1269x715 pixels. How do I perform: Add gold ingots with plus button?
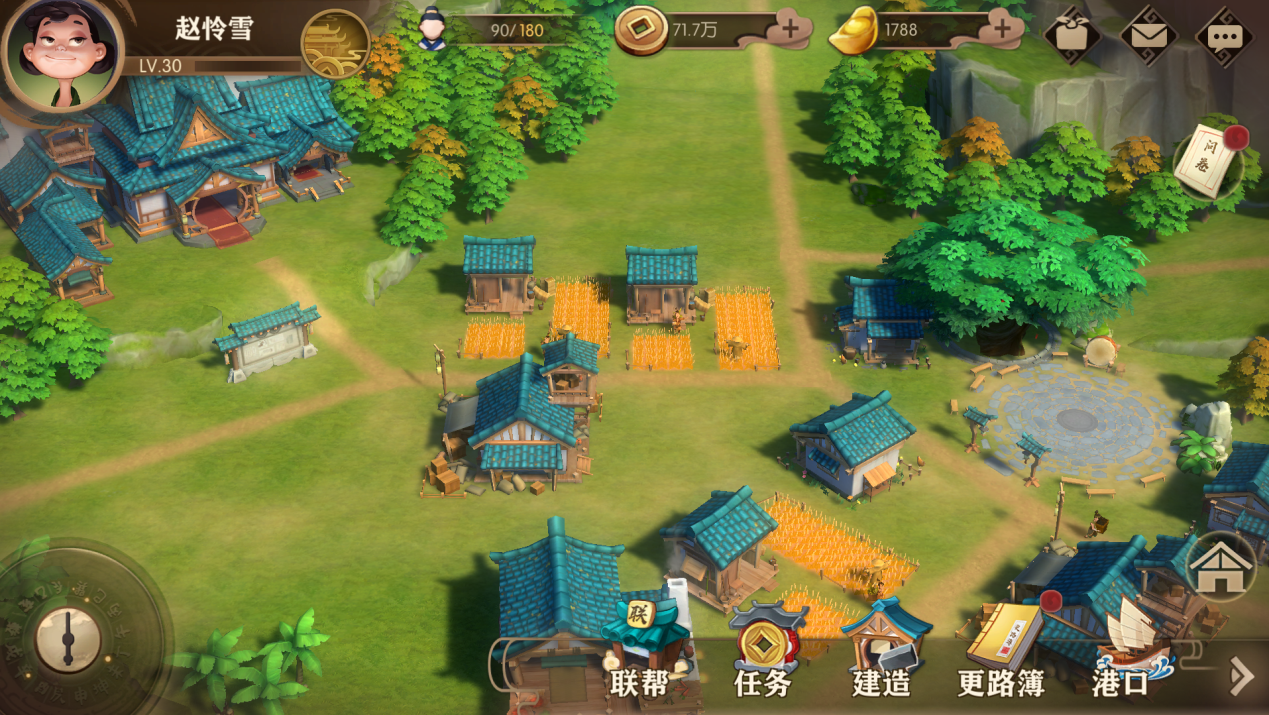[1002, 30]
